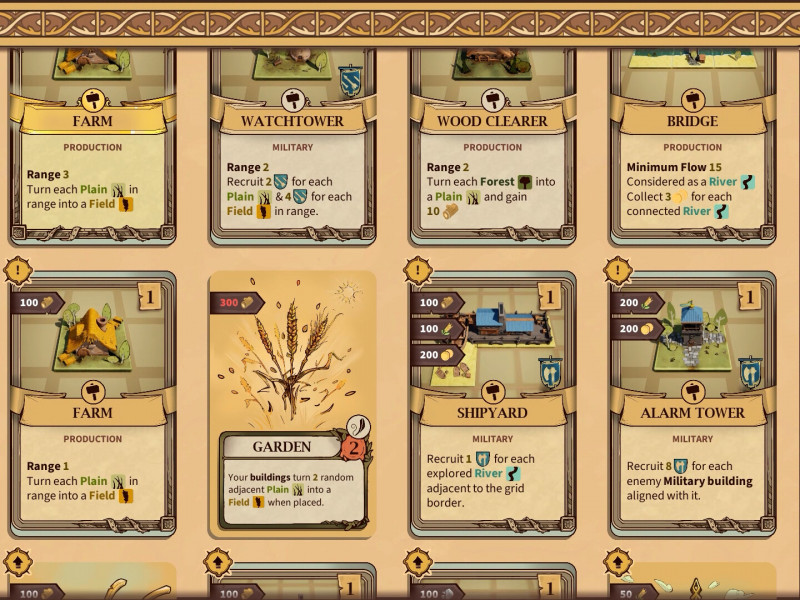The image size is (800, 600).
Task: Choose the Watchtower military card
Action: (292, 150)
